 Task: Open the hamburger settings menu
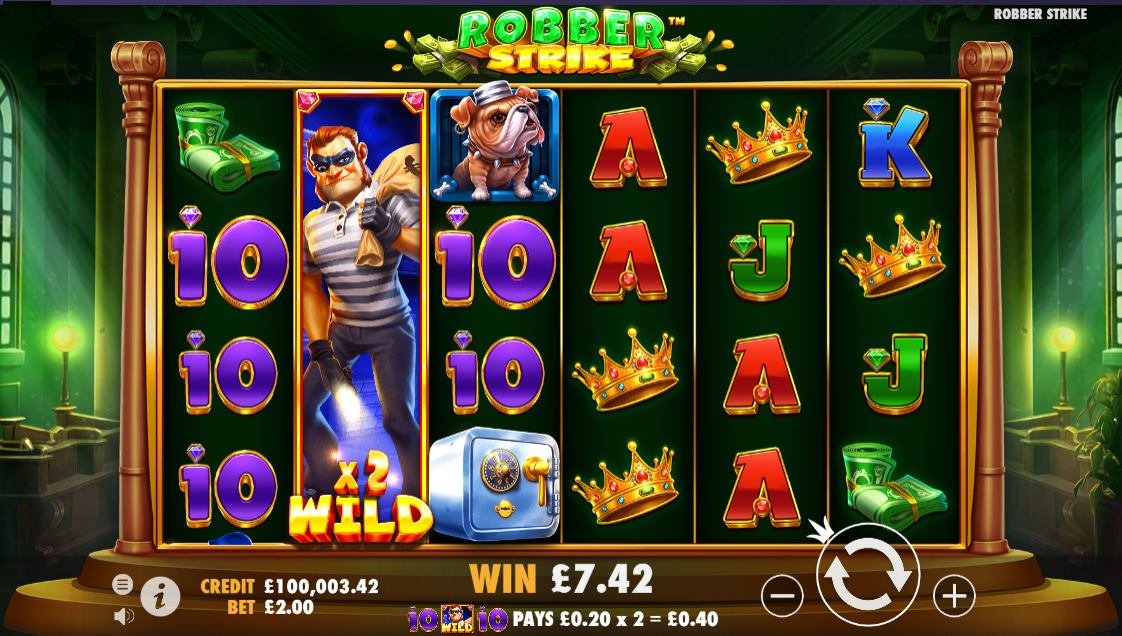[x=122, y=584]
